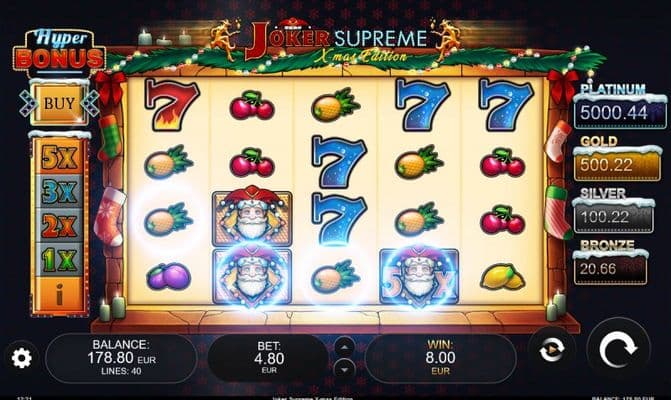Viewport: 671px width, 400px height.
Task: Buy the Hyper Bonus feature
Action: pyautogui.click(x=59, y=102)
